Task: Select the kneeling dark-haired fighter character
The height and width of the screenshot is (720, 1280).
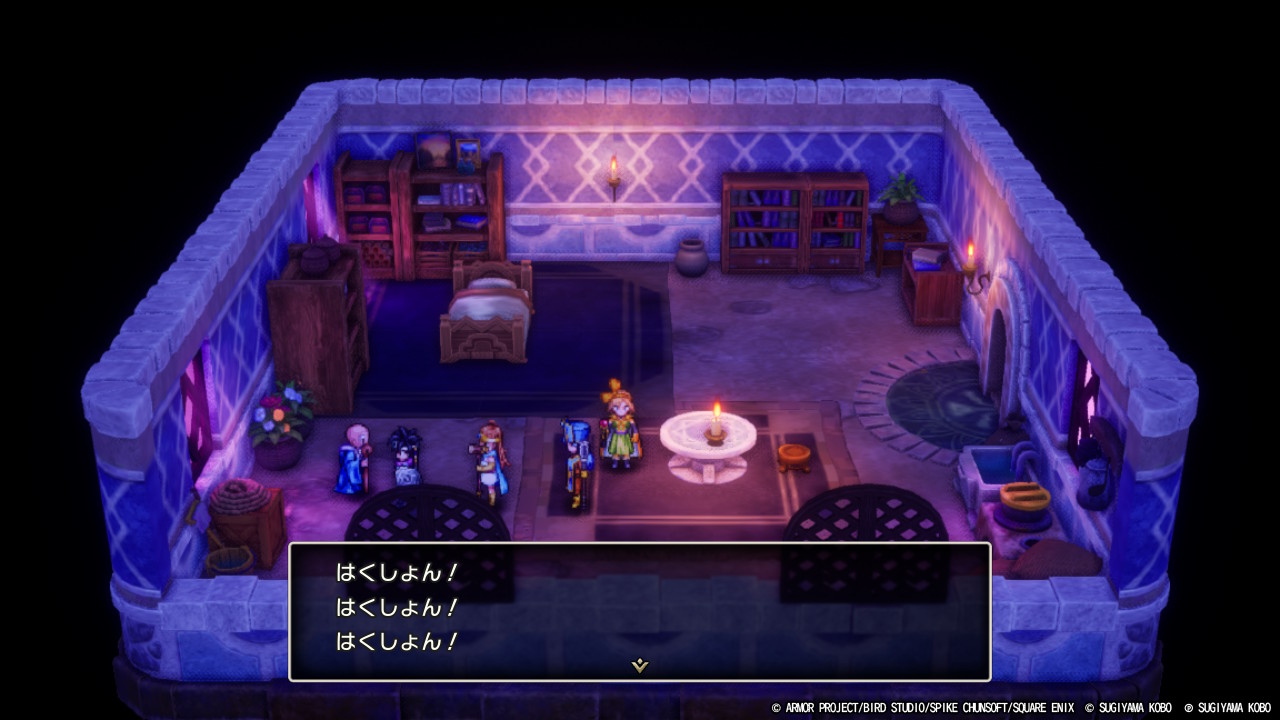Action: pyautogui.click(x=405, y=455)
